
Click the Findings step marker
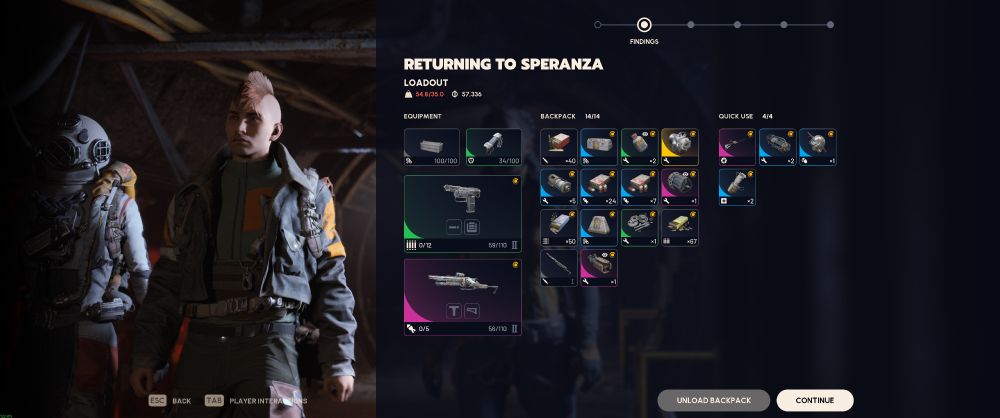point(644,25)
